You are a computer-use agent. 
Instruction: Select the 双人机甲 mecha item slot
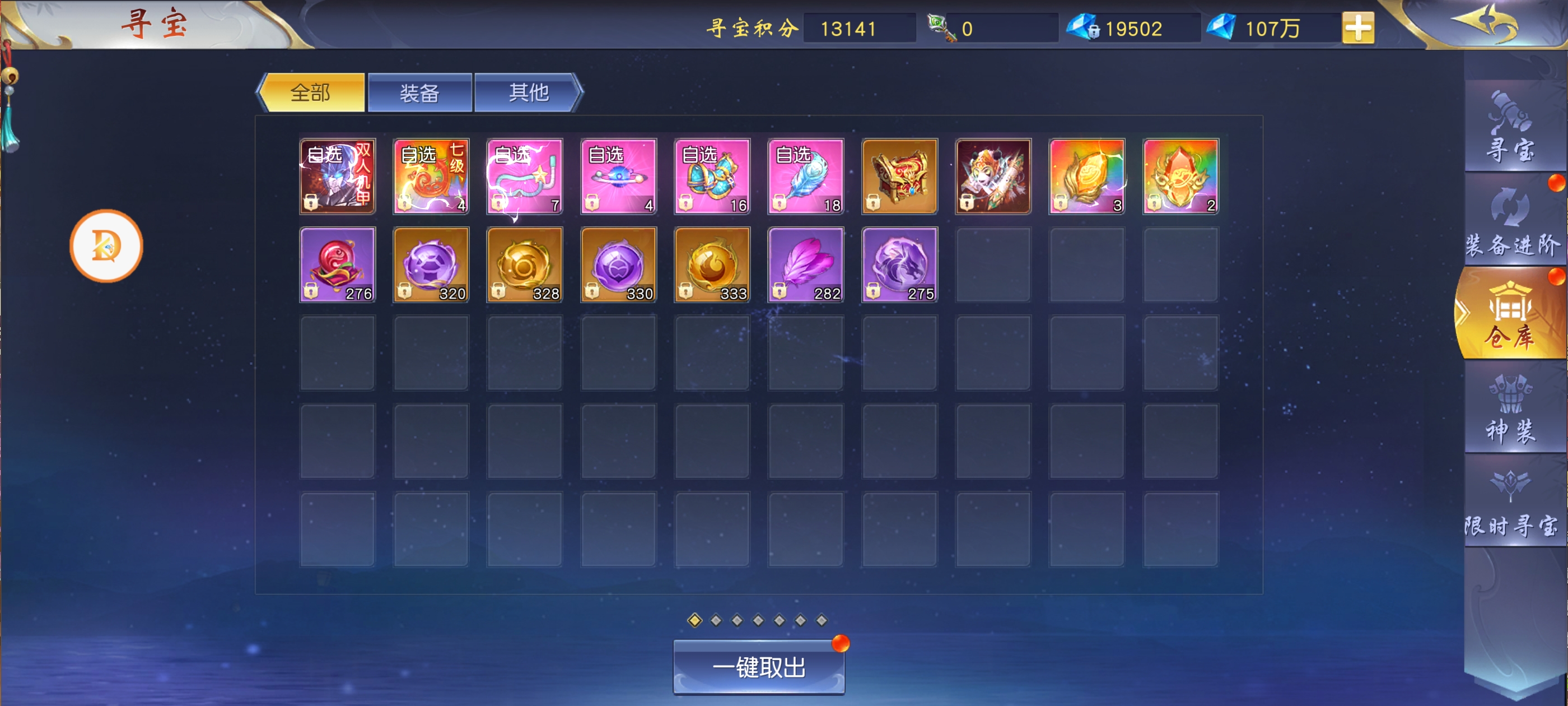(x=337, y=176)
